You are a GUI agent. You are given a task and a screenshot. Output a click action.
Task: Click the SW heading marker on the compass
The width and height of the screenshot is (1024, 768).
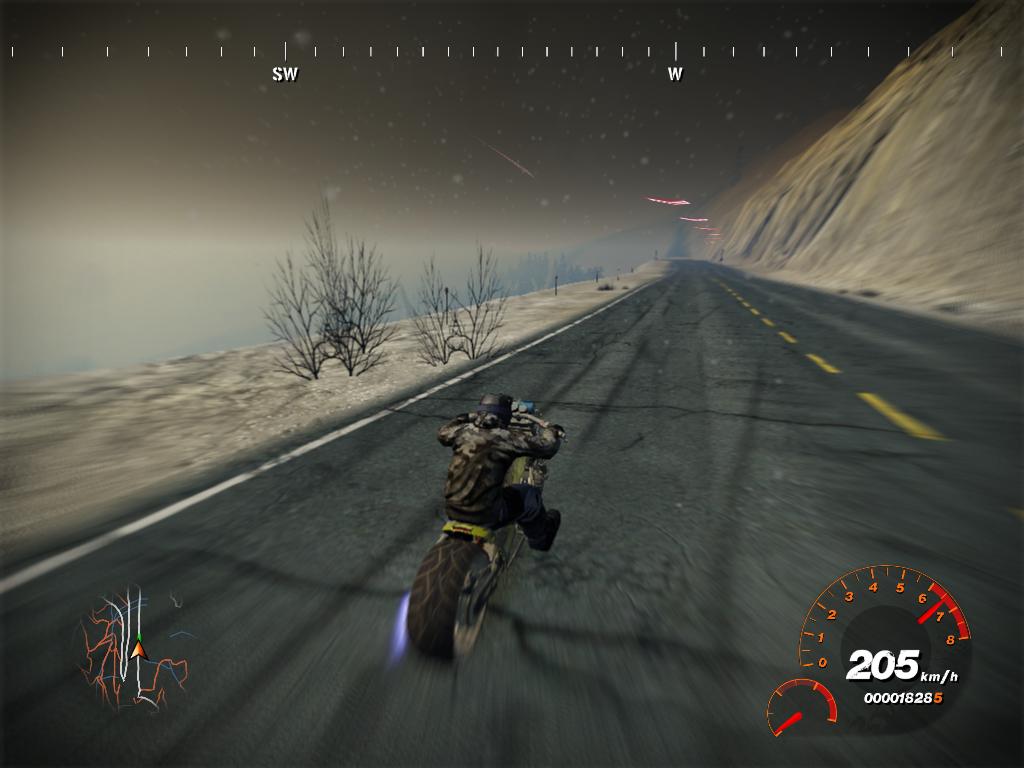[x=285, y=74]
